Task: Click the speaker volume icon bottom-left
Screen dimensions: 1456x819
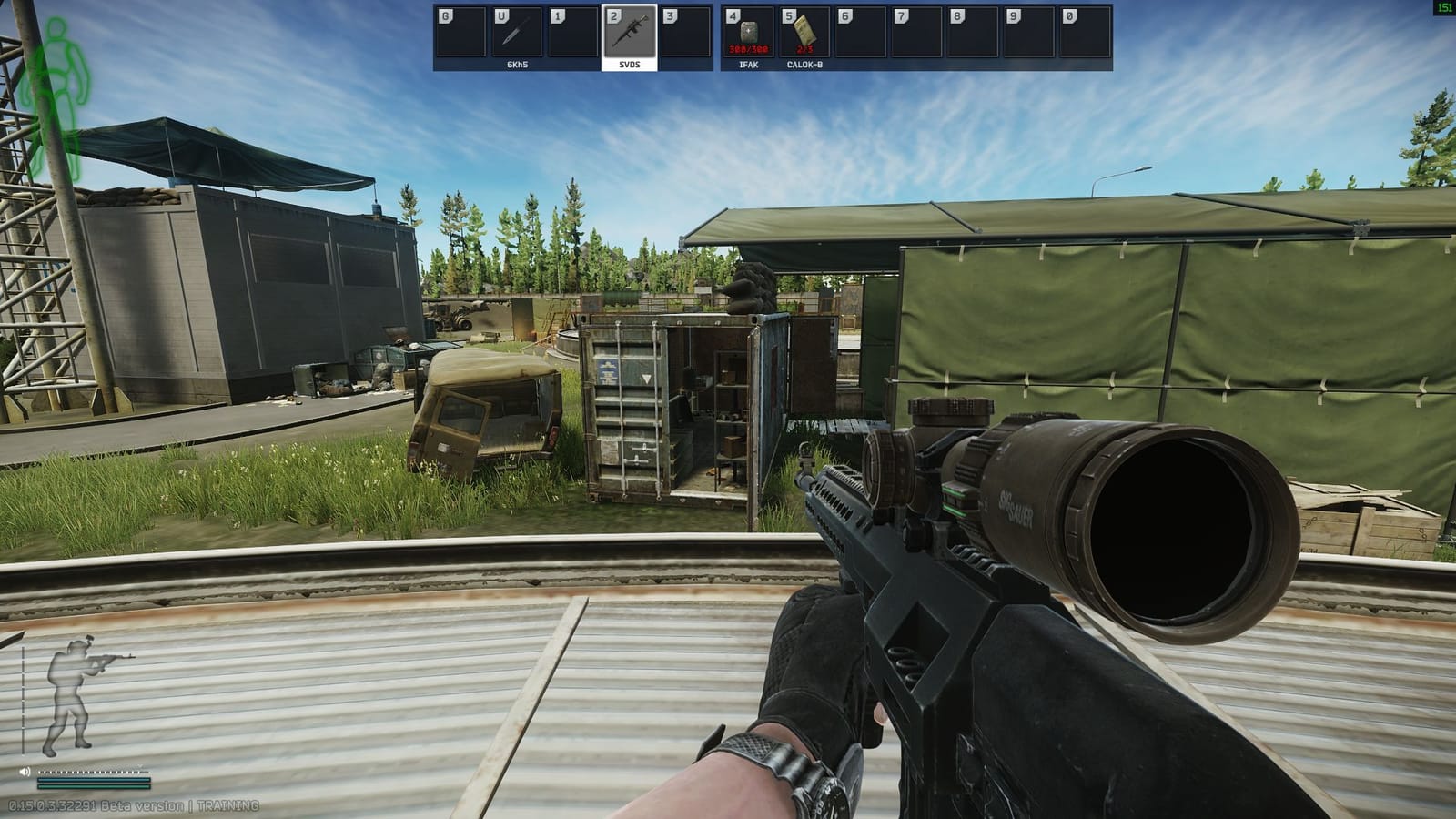Action: pyautogui.click(x=25, y=772)
